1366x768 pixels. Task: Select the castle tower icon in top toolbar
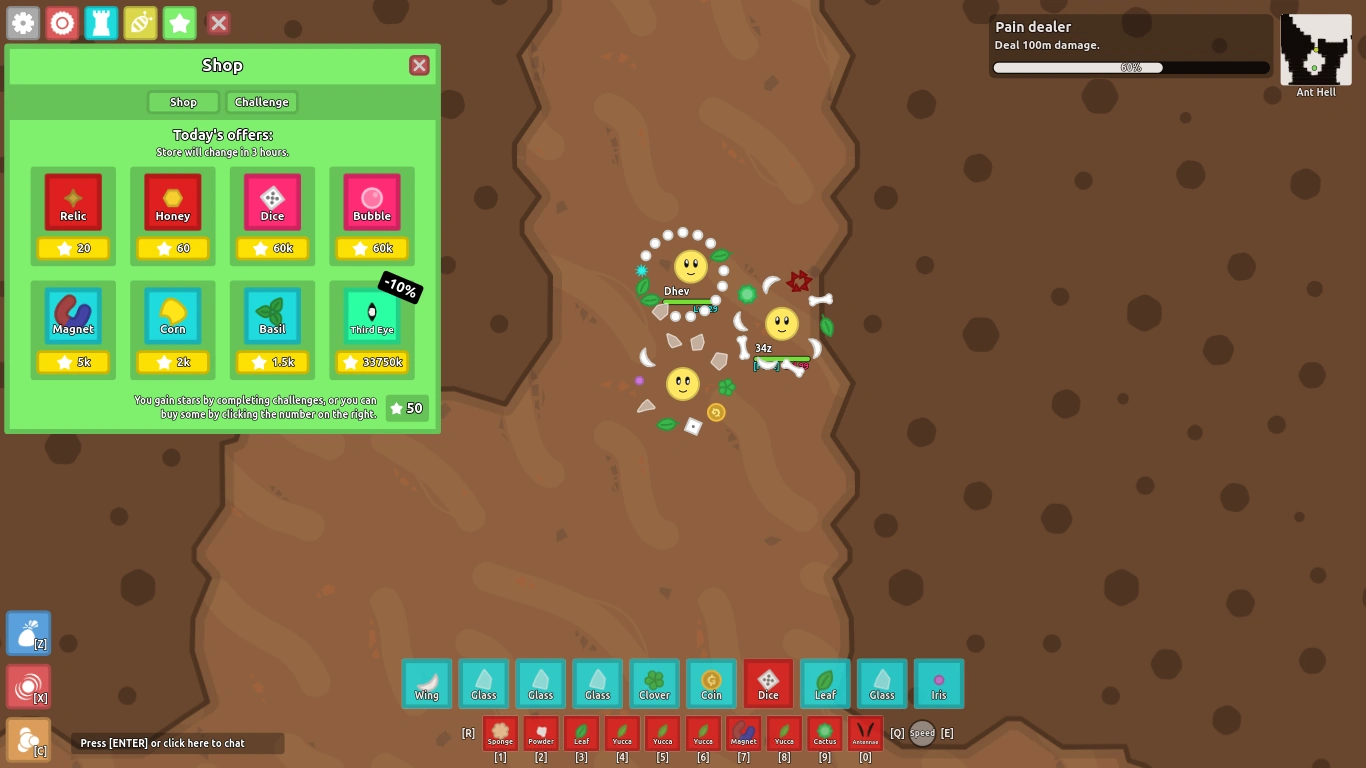(x=101, y=23)
